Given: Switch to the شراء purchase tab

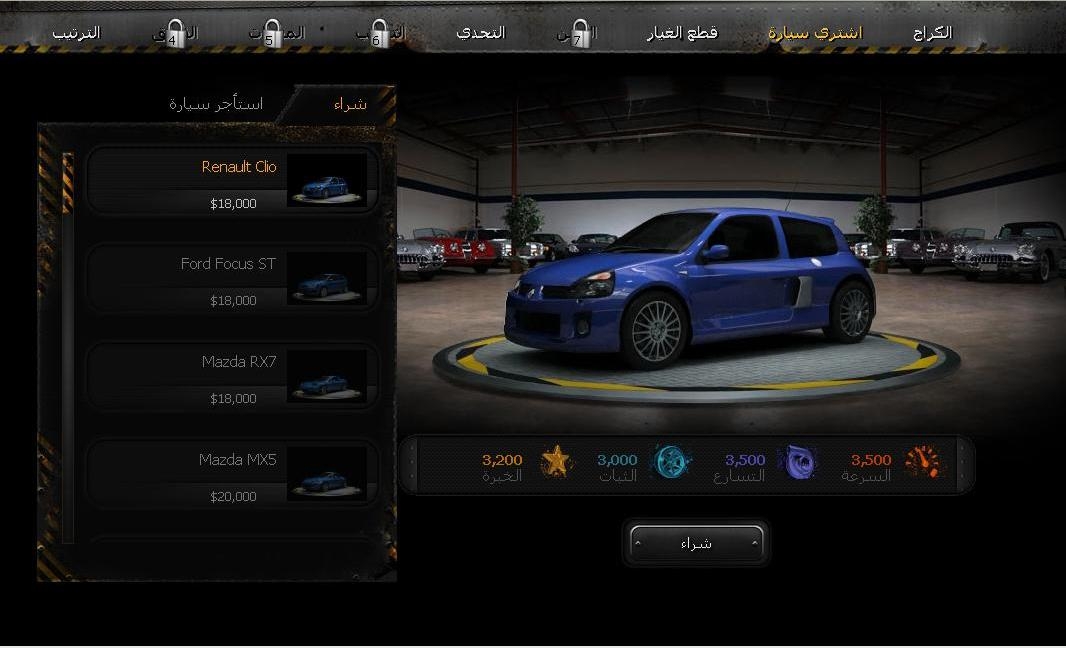Looking at the screenshot, I should 350,104.
